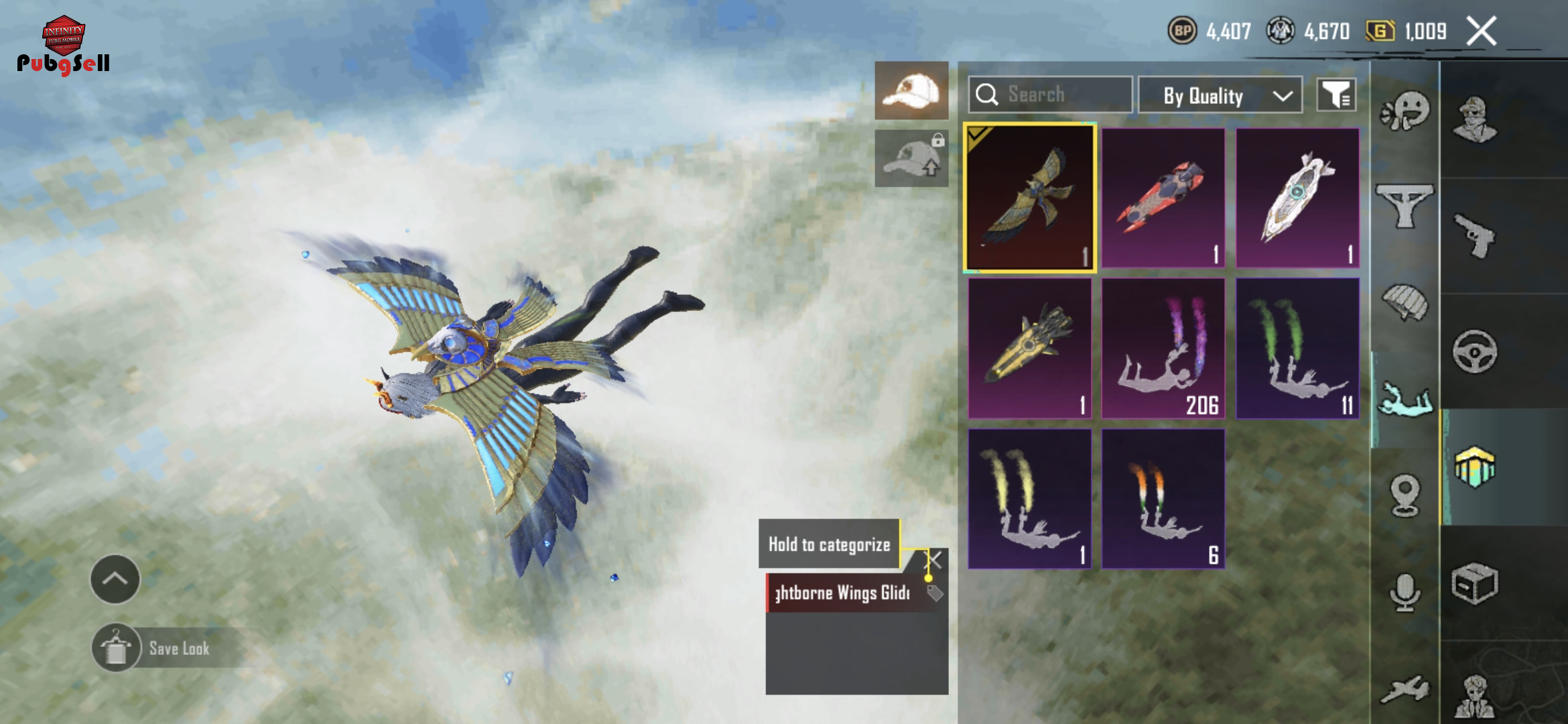The width and height of the screenshot is (1568, 724).
Task: Click the Save Look button
Action: (178, 648)
